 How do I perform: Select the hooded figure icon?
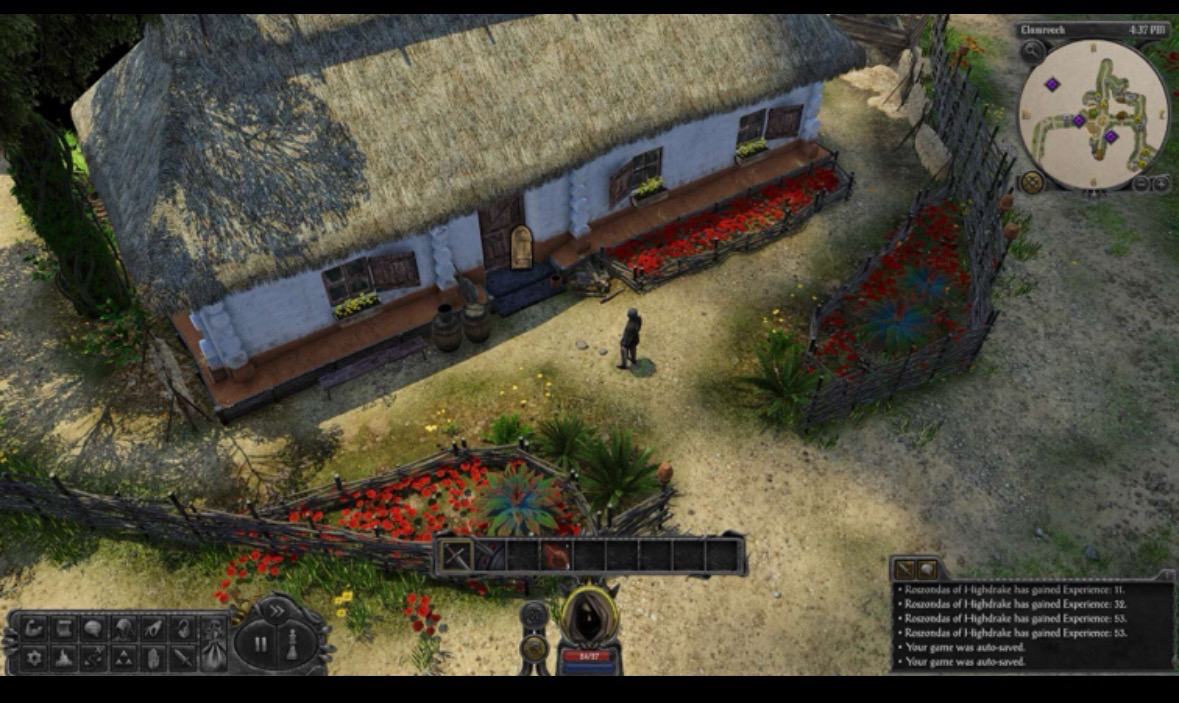coord(124,629)
